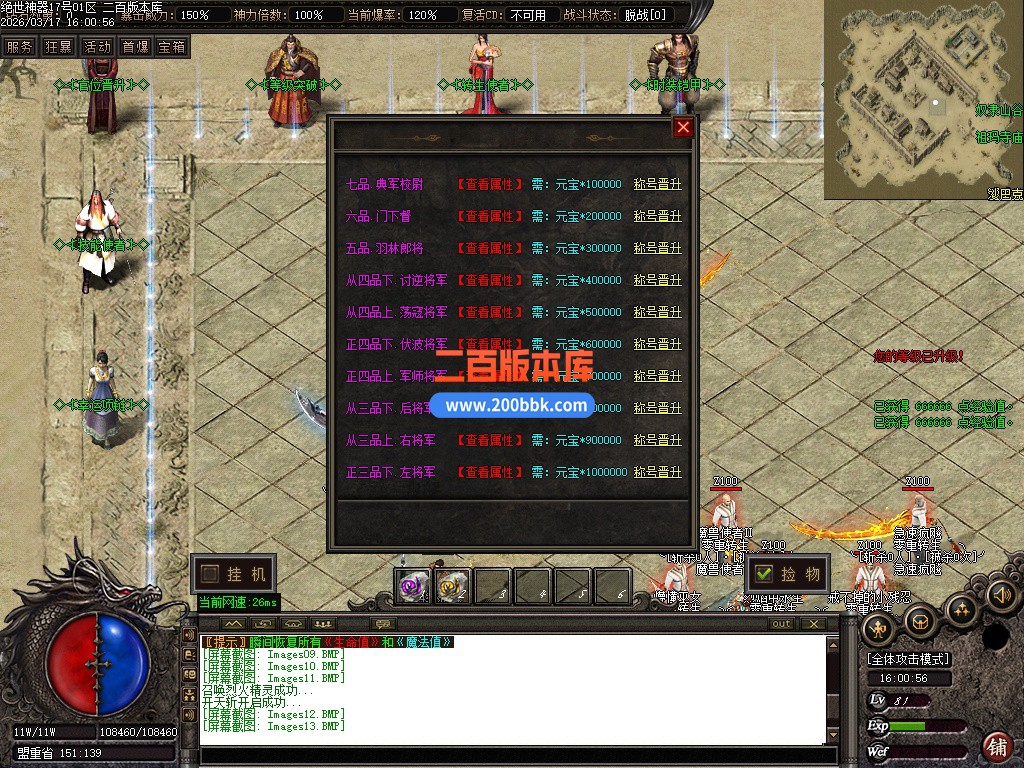Promote title to 七品 典军校尉
The image size is (1024, 768).
(x=657, y=184)
